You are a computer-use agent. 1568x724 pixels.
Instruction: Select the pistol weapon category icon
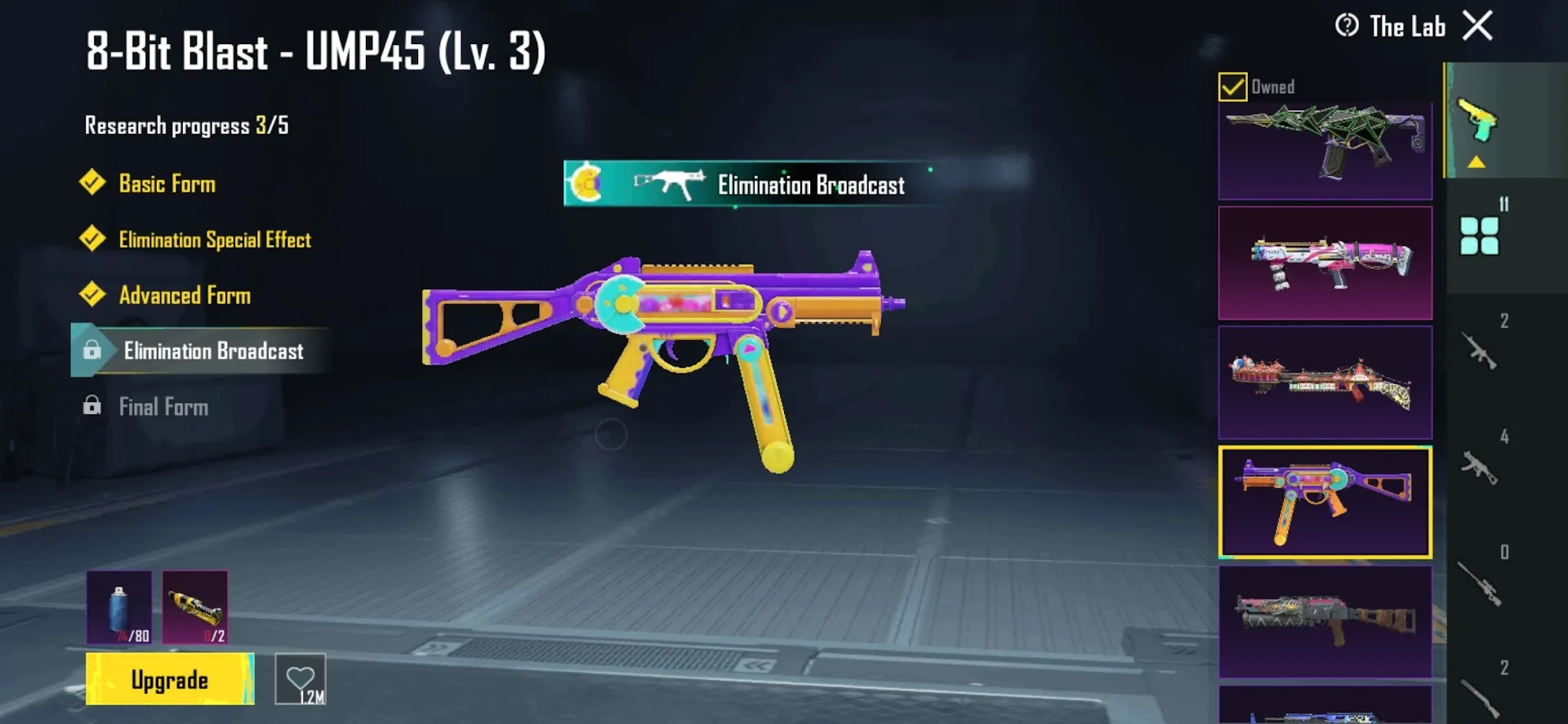coord(1478,119)
